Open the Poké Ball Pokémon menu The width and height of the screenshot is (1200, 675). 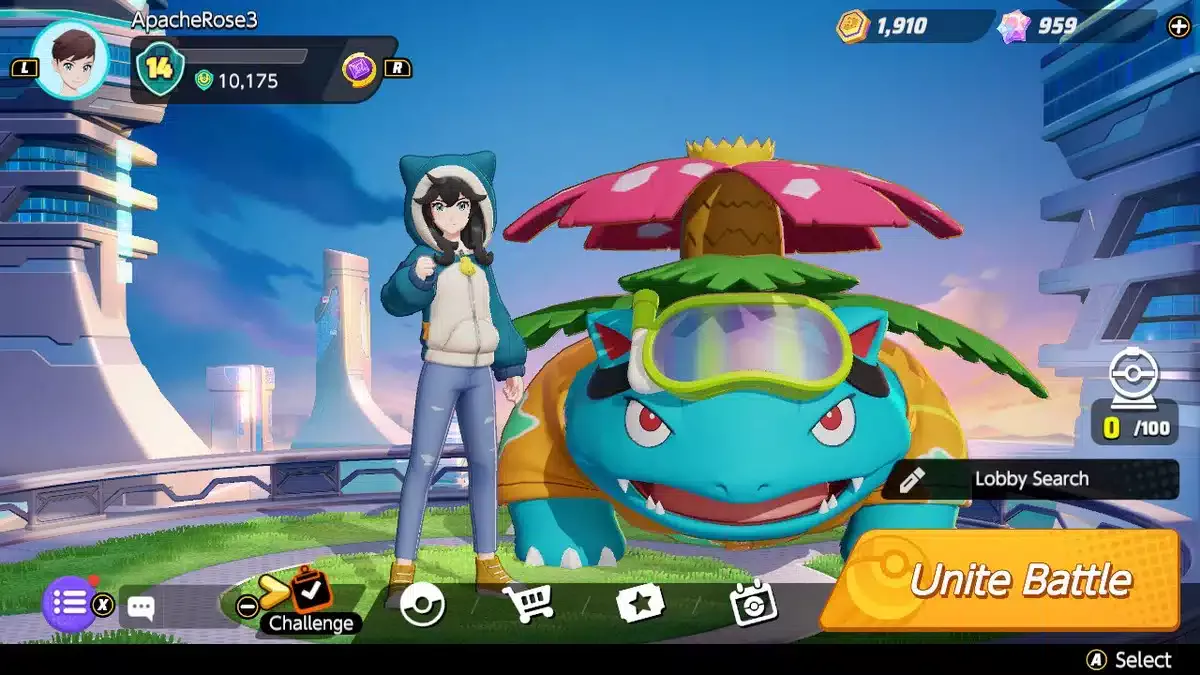(x=422, y=604)
